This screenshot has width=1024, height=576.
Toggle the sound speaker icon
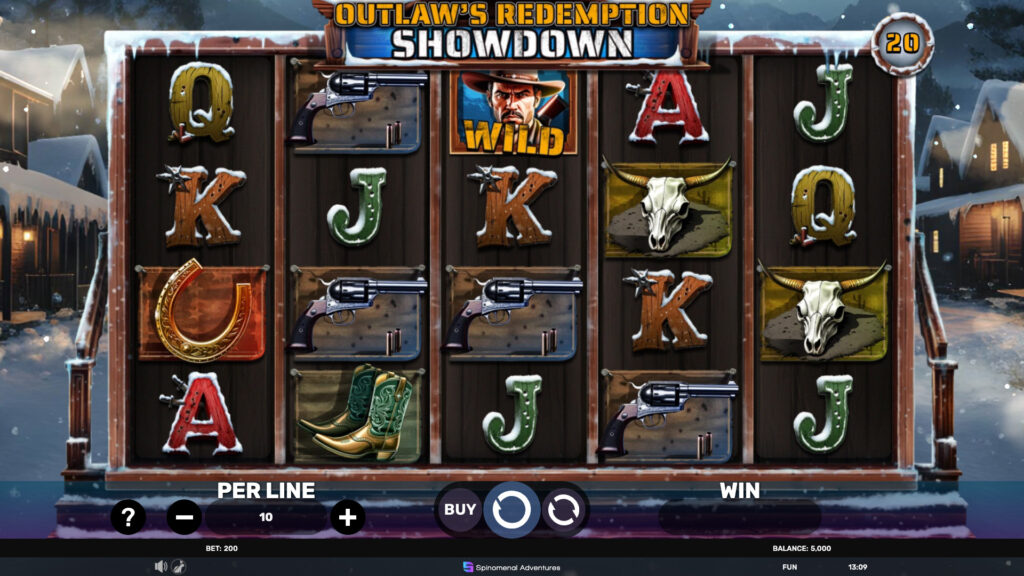tap(160, 566)
